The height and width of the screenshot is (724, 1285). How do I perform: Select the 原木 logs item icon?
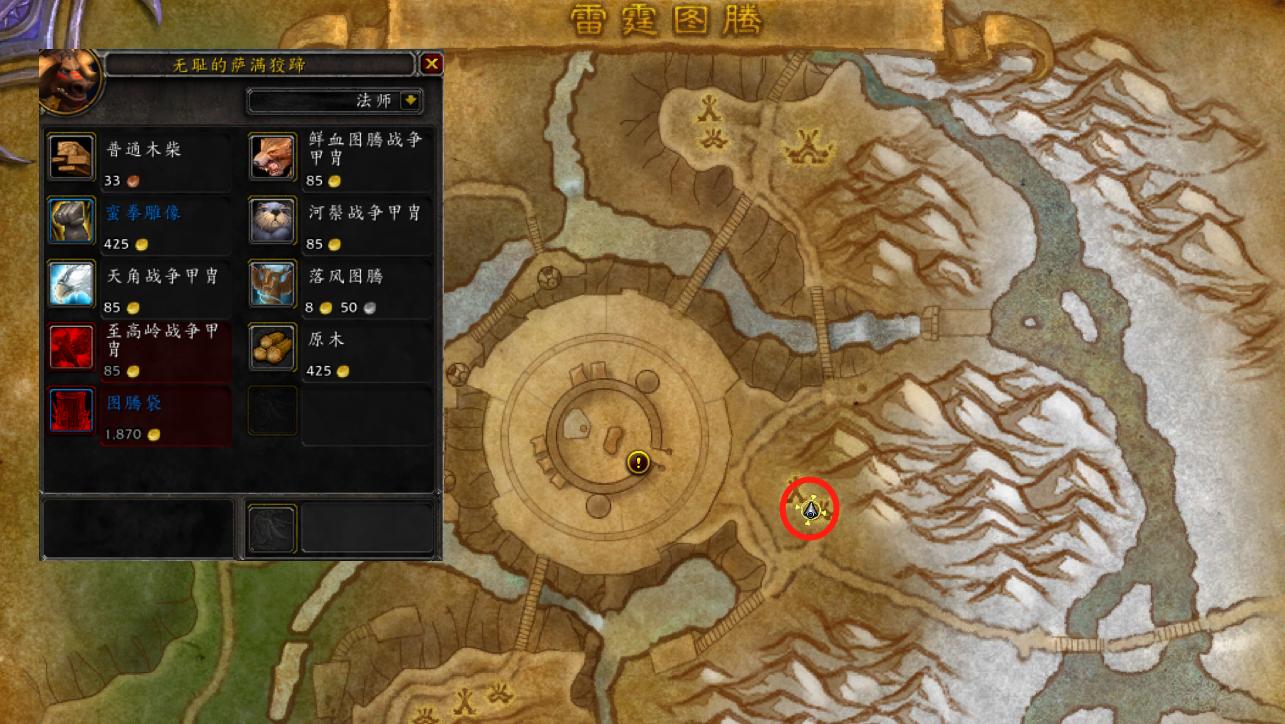pos(271,347)
